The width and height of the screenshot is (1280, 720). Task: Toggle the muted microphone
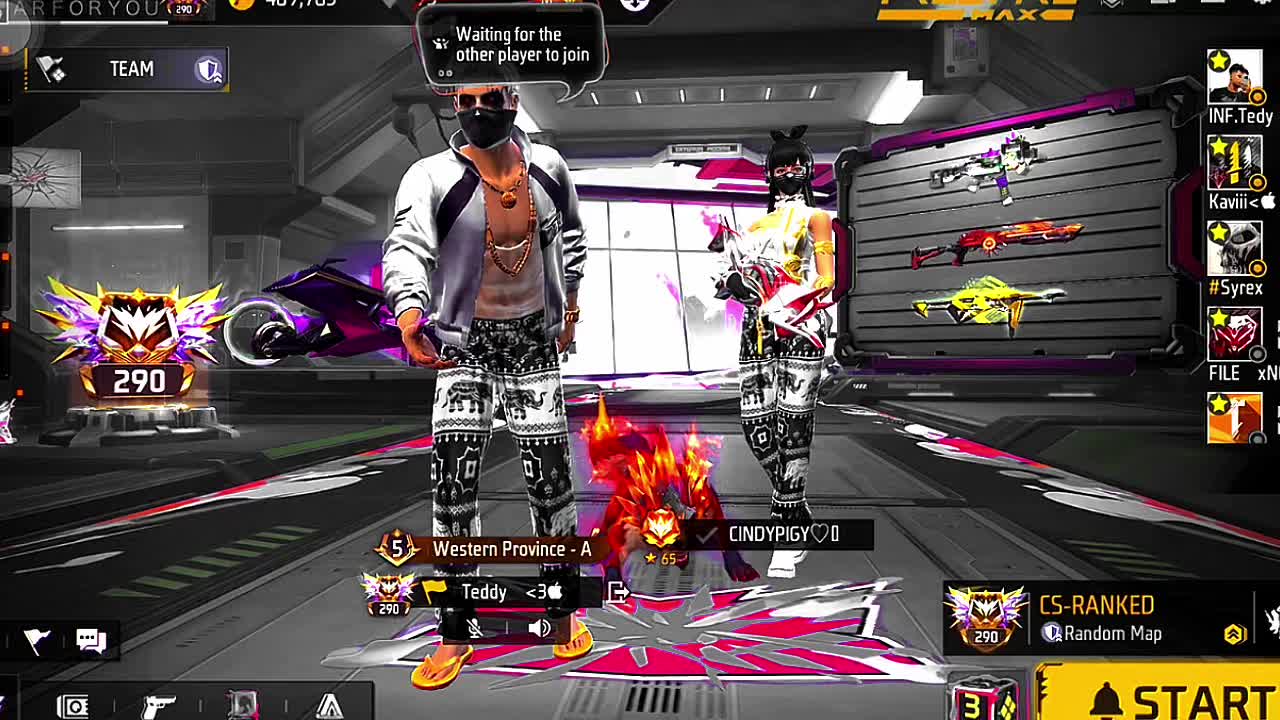476,628
